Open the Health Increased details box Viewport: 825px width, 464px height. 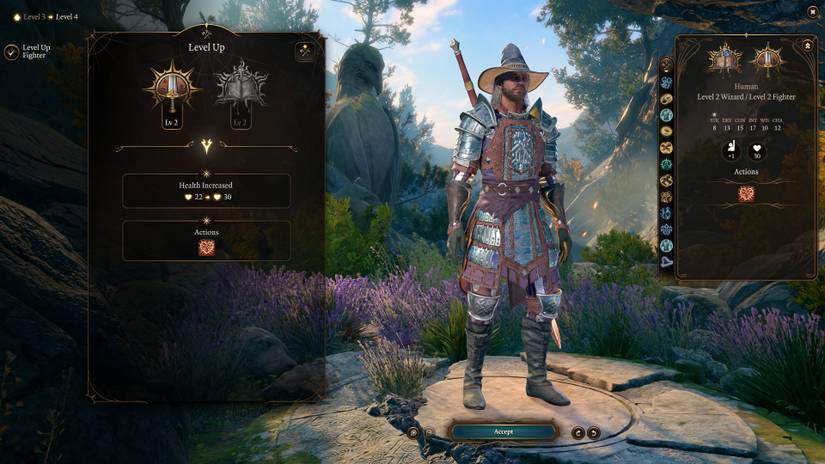pos(207,190)
